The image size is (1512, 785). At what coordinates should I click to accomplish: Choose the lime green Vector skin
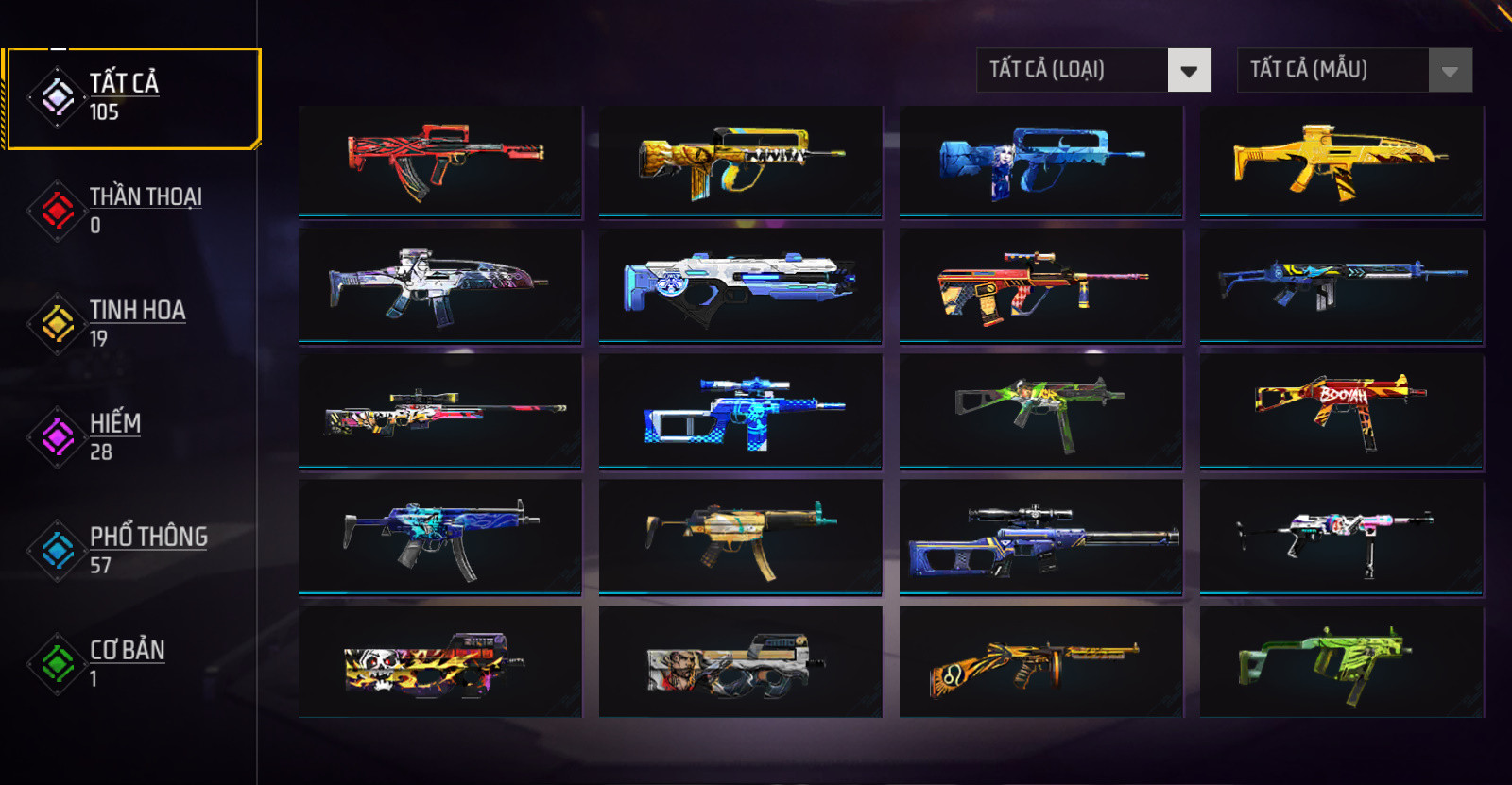1341,661
